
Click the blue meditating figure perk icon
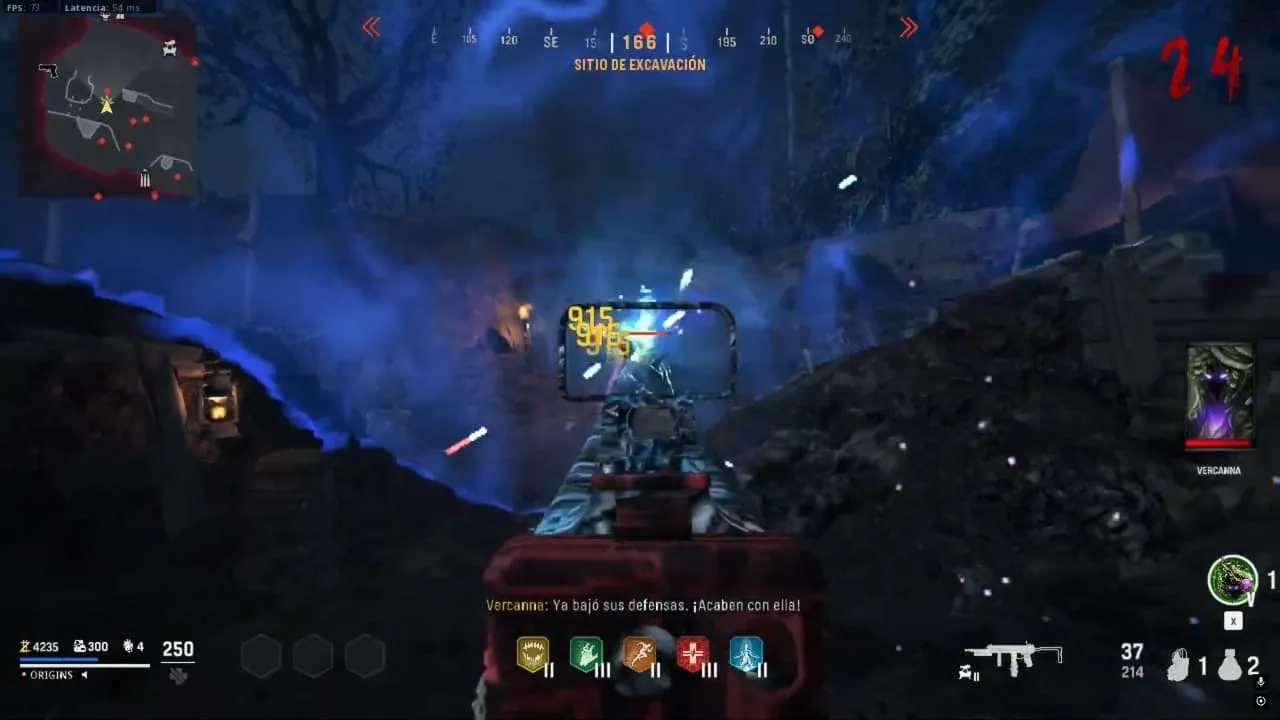[746, 654]
